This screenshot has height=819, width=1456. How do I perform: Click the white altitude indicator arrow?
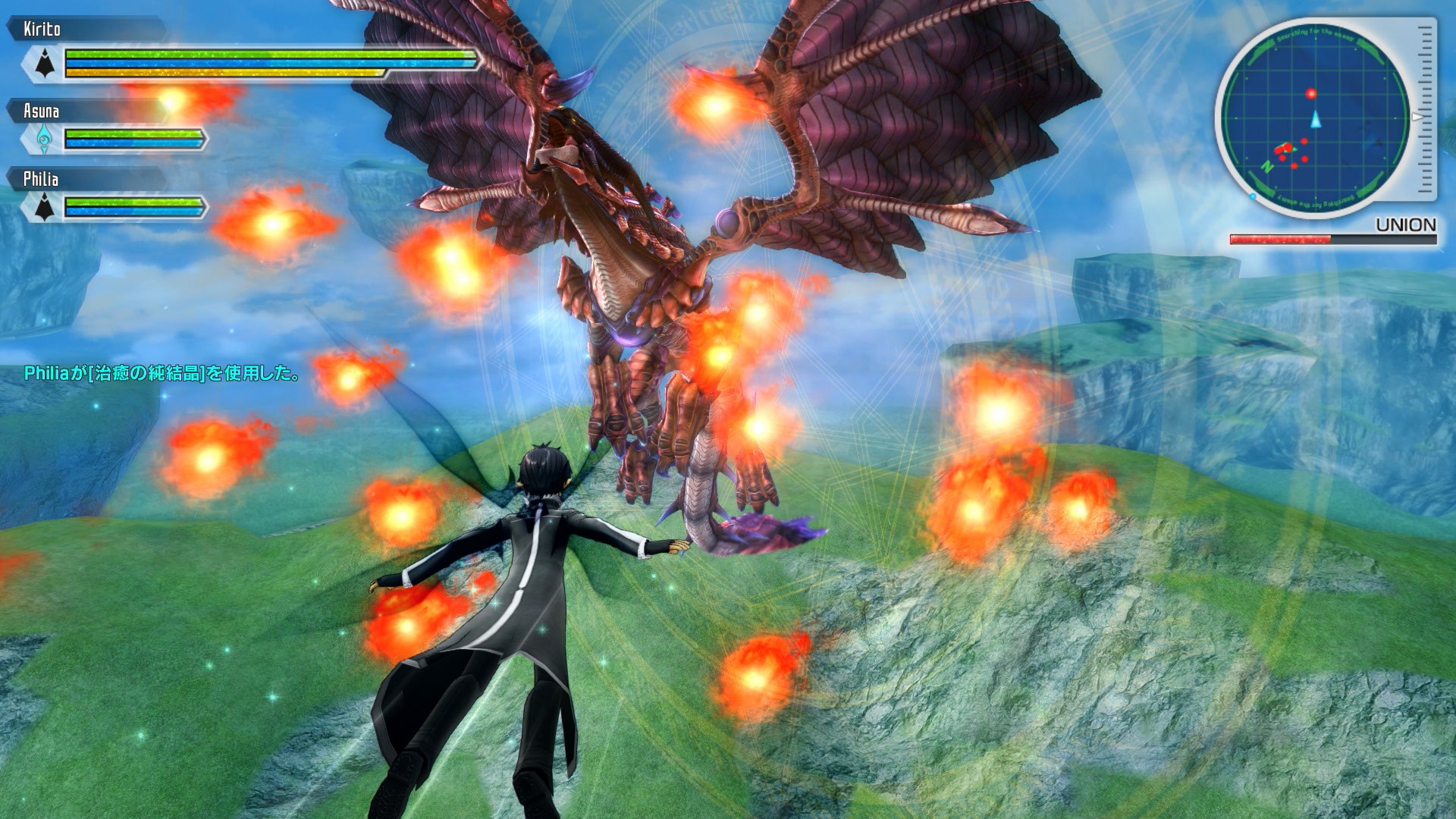pos(1417,117)
